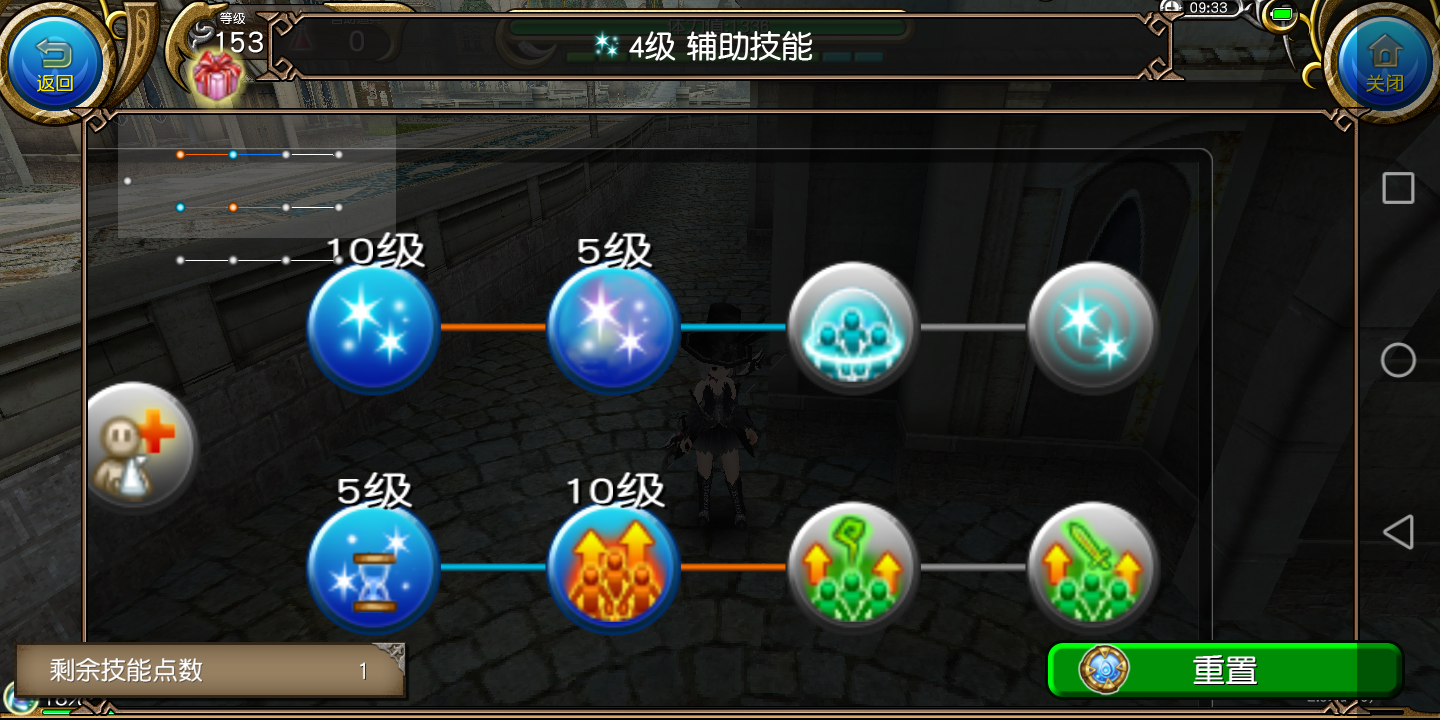Select the gray swirl star skill at top right
This screenshot has width=1440, height=720.
tap(1093, 327)
